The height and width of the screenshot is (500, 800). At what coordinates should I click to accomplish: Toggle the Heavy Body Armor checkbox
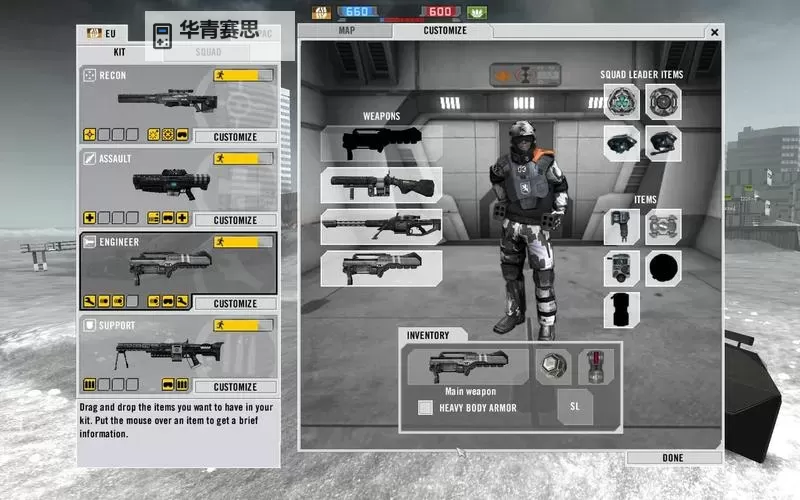(x=425, y=407)
